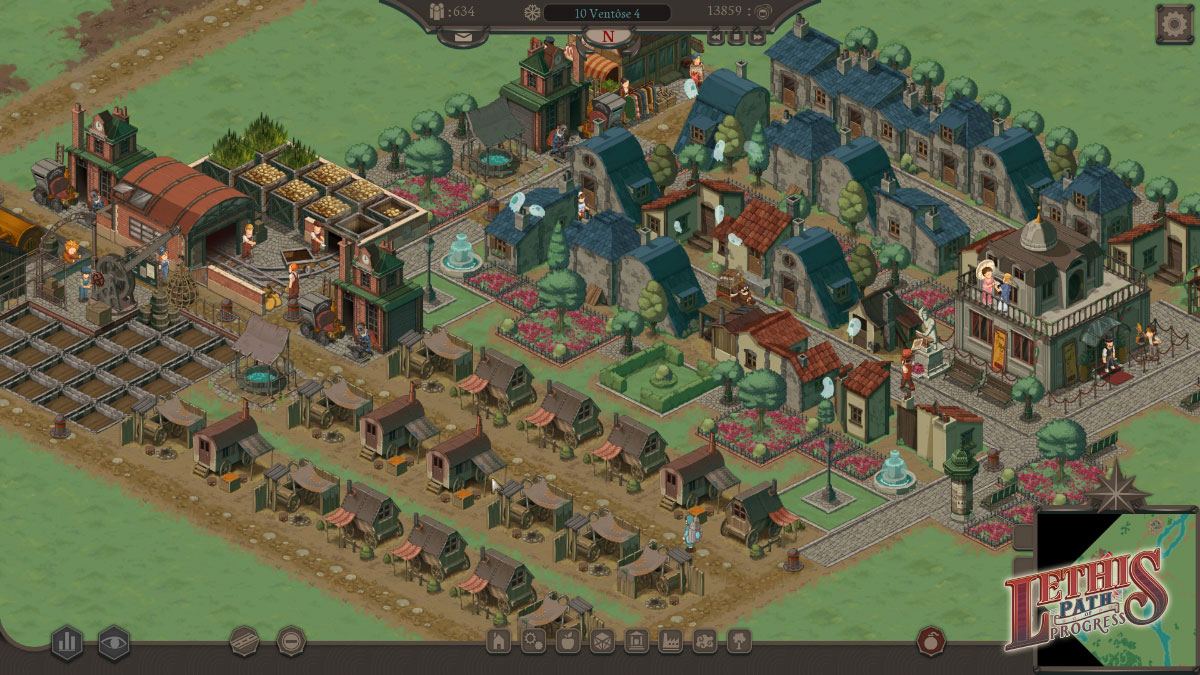1200x675 pixels.
Task: Click the red round button on bottom bar
Action: (x=931, y=640)
